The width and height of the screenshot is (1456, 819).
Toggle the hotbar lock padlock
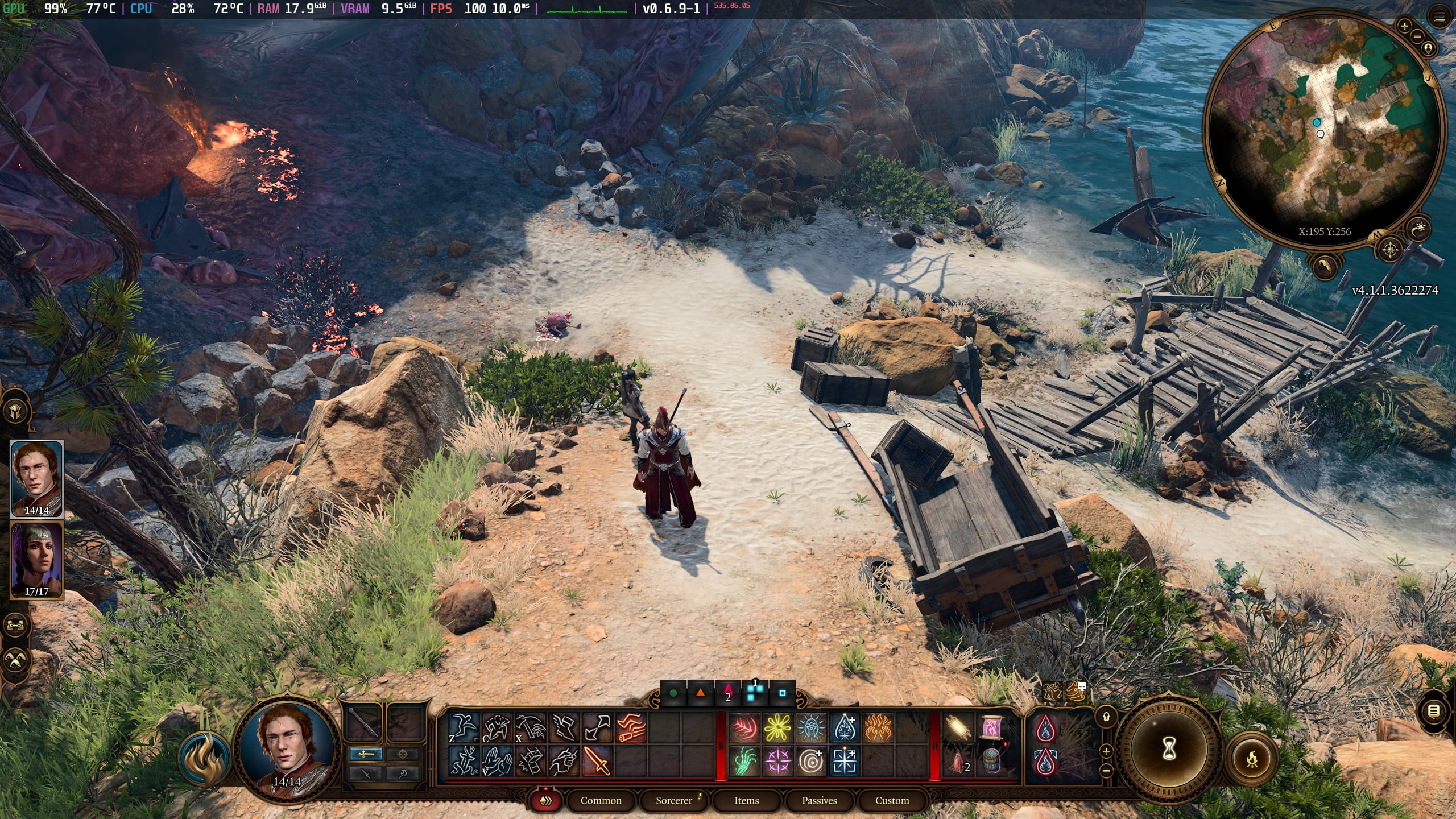1107,718
